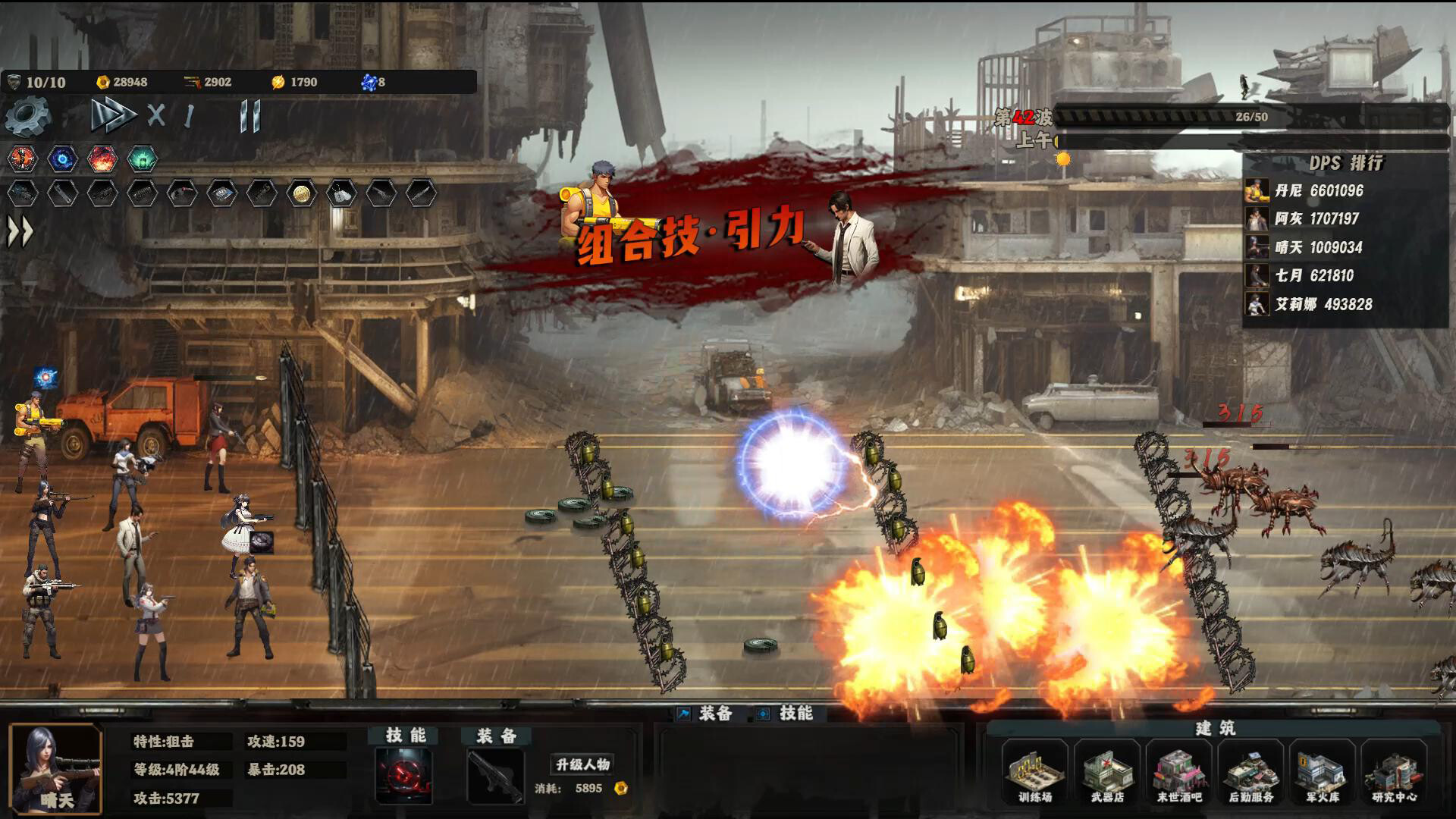Select the dog tag item slot
1456x819 pixels.
341,194
